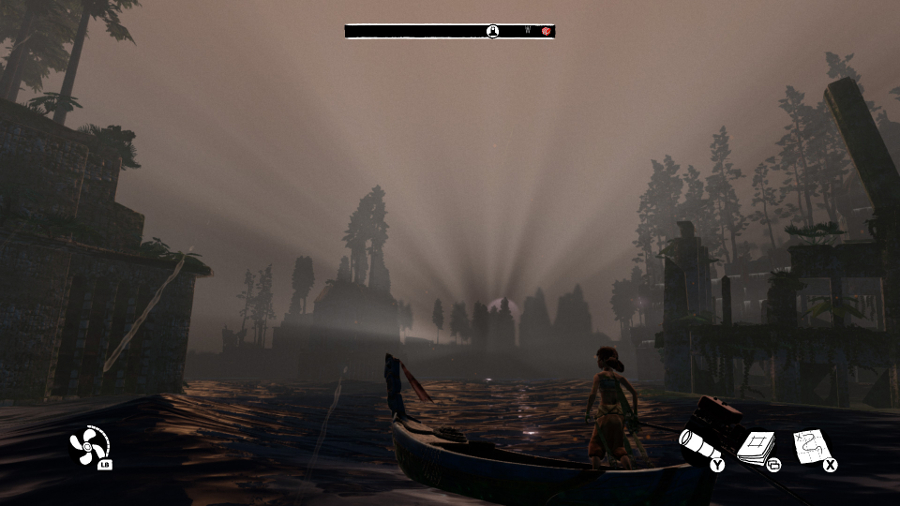Click the dock marker on the compass bar

coord(493,32)
